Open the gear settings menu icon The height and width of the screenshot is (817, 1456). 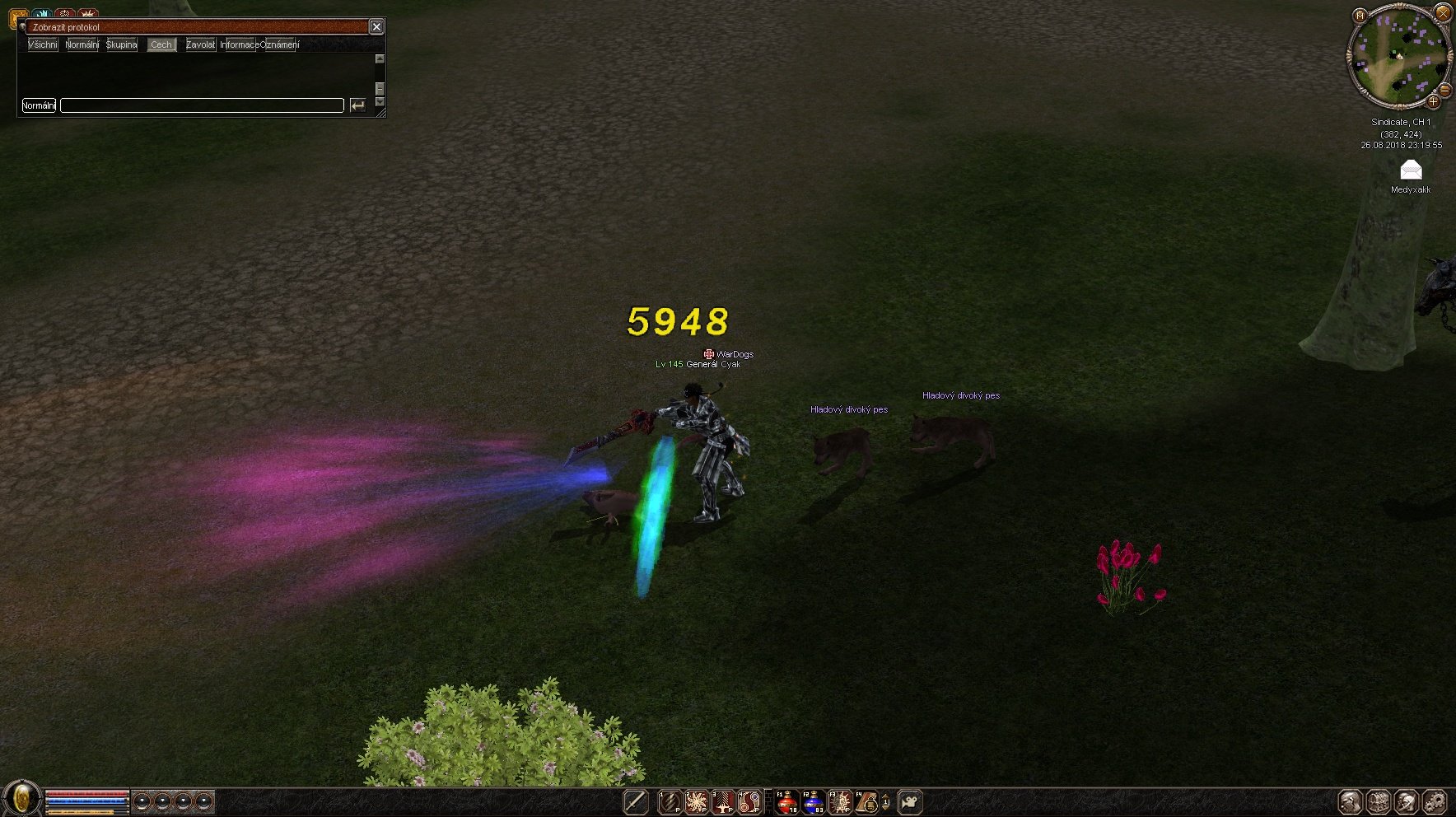pyautogui.click(x=1435, y=801)
